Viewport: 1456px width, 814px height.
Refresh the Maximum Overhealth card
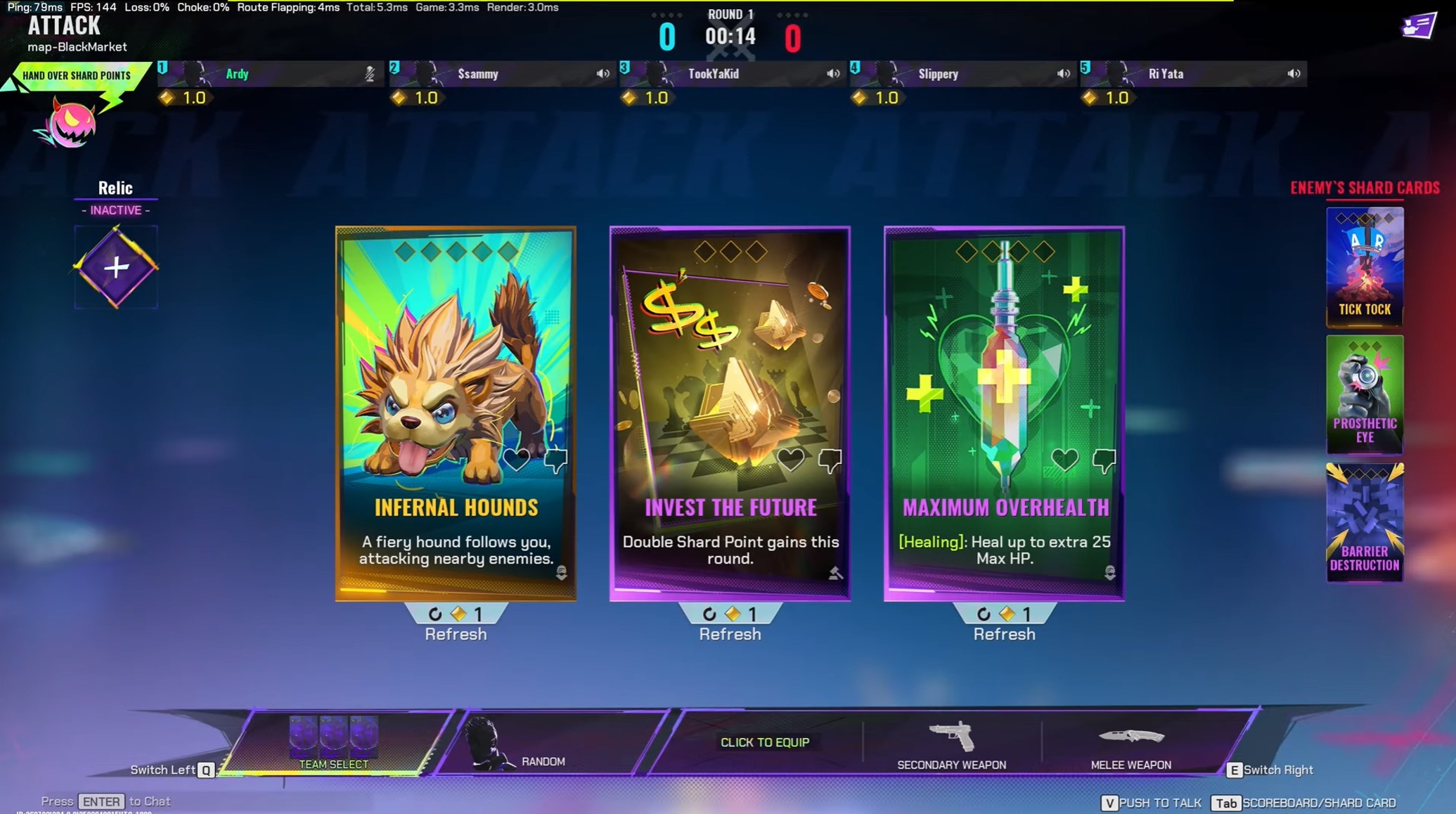[1004, 624]
